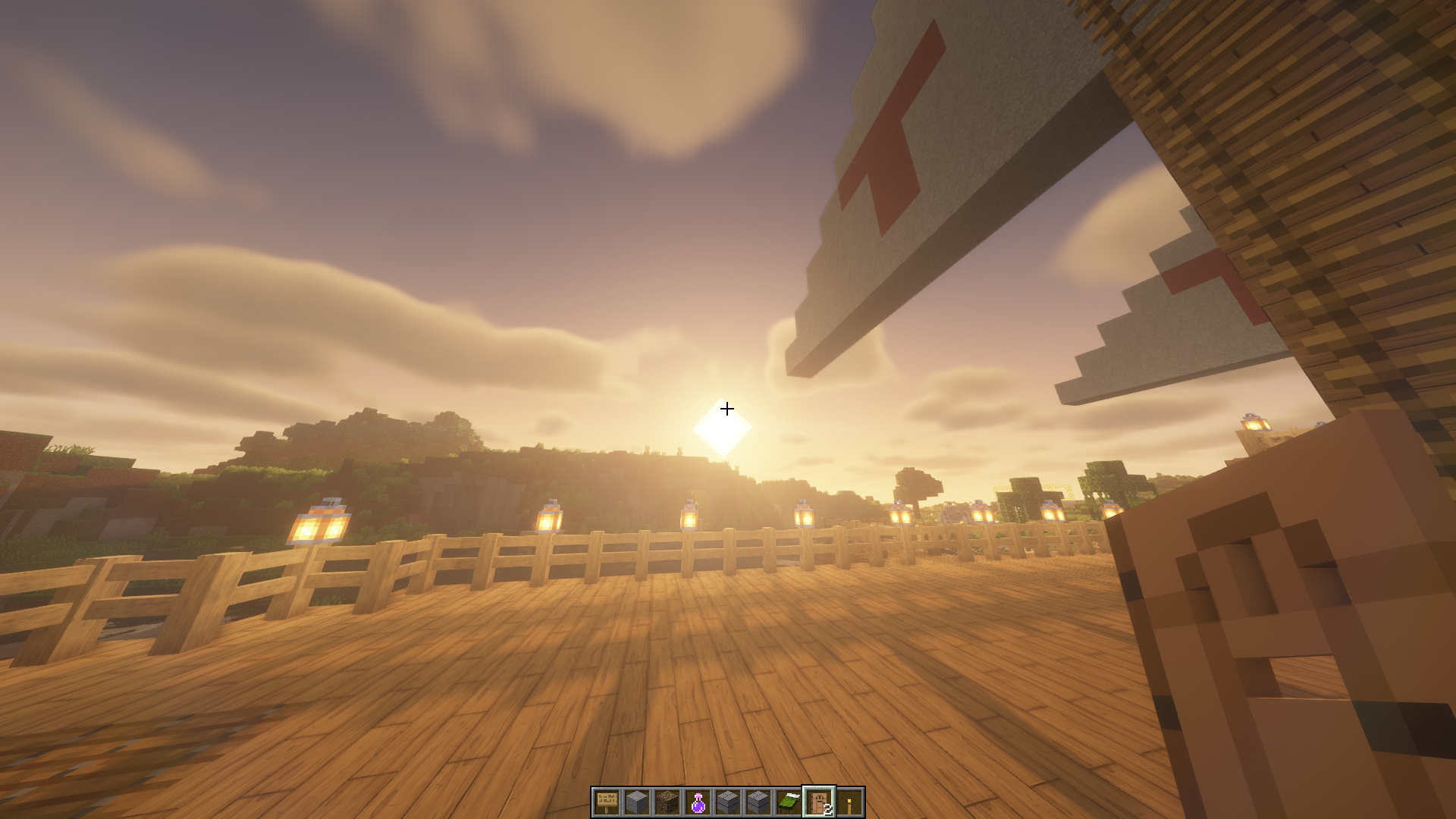Select the purple potion bottle slot
Screen dimensions: 1456x819
tap(698, 802)
